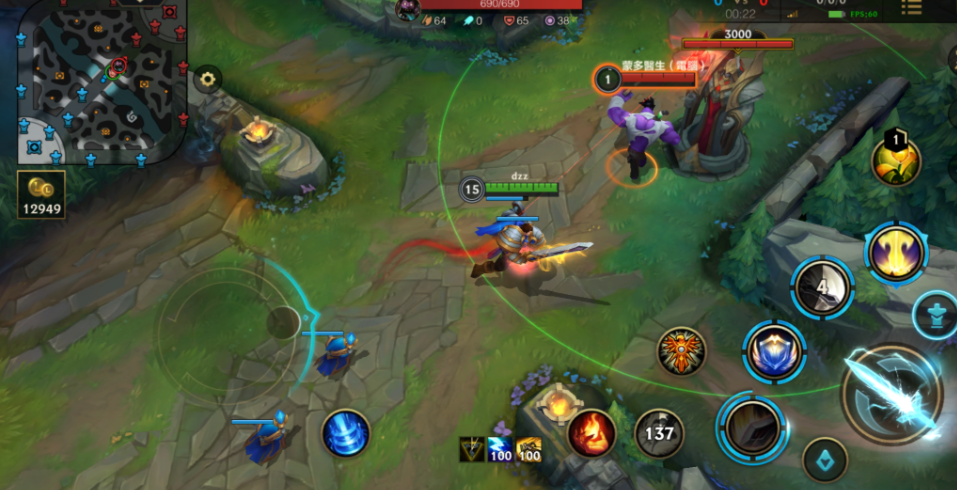The image size is (957, 490).
Task: Activate the orange winged emblem ability
Action: (682, 351)
